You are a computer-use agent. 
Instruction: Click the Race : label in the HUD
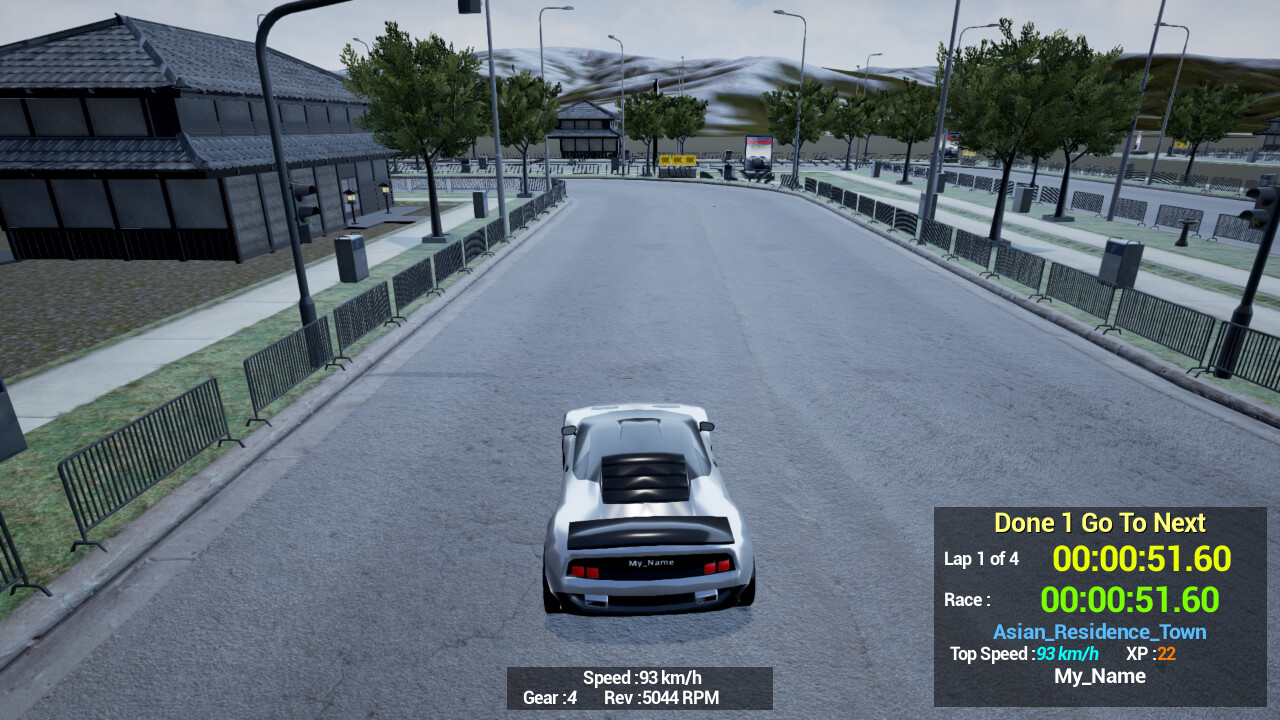(966, 599)
